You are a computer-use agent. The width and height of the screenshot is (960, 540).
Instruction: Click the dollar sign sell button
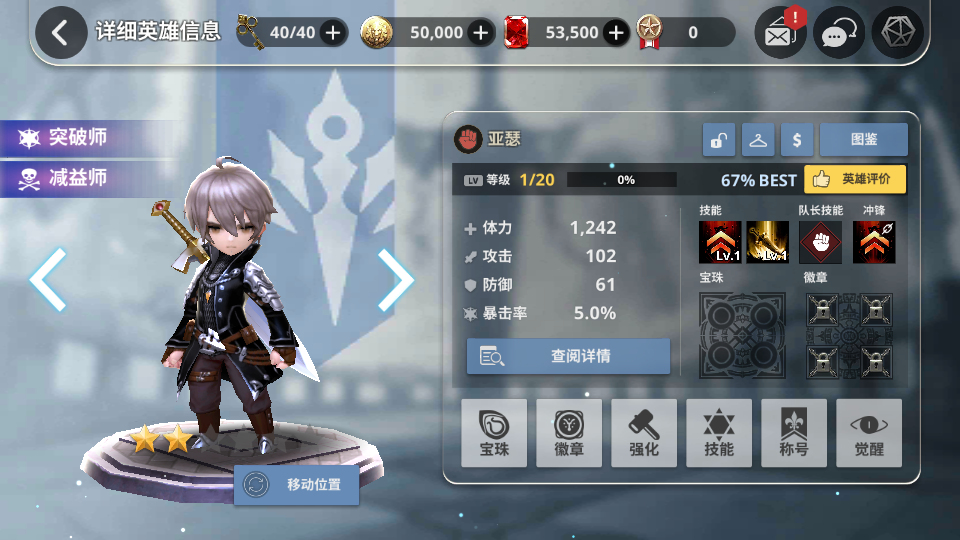tap(797, 141)
